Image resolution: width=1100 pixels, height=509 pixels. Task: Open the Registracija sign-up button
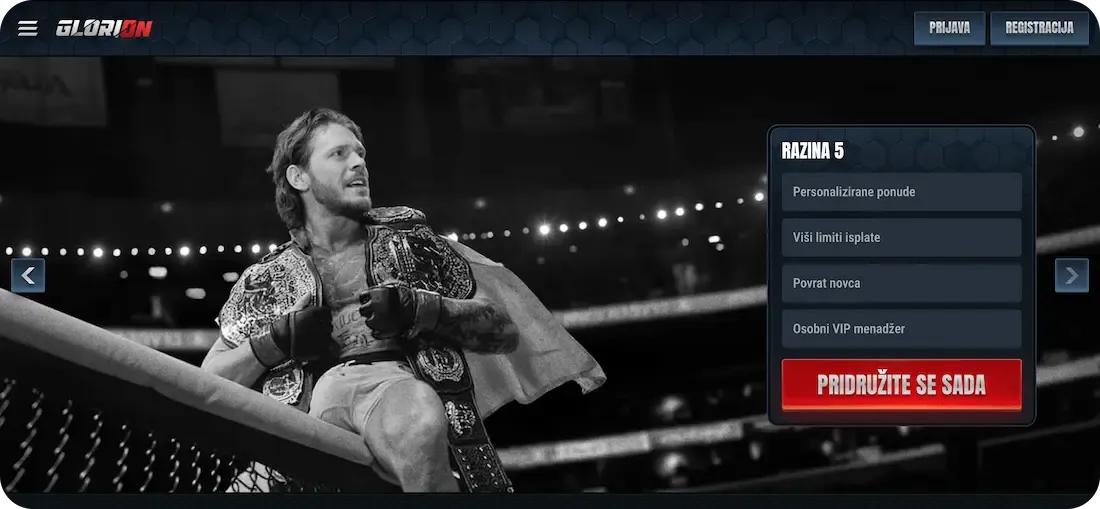(1039, 28)
